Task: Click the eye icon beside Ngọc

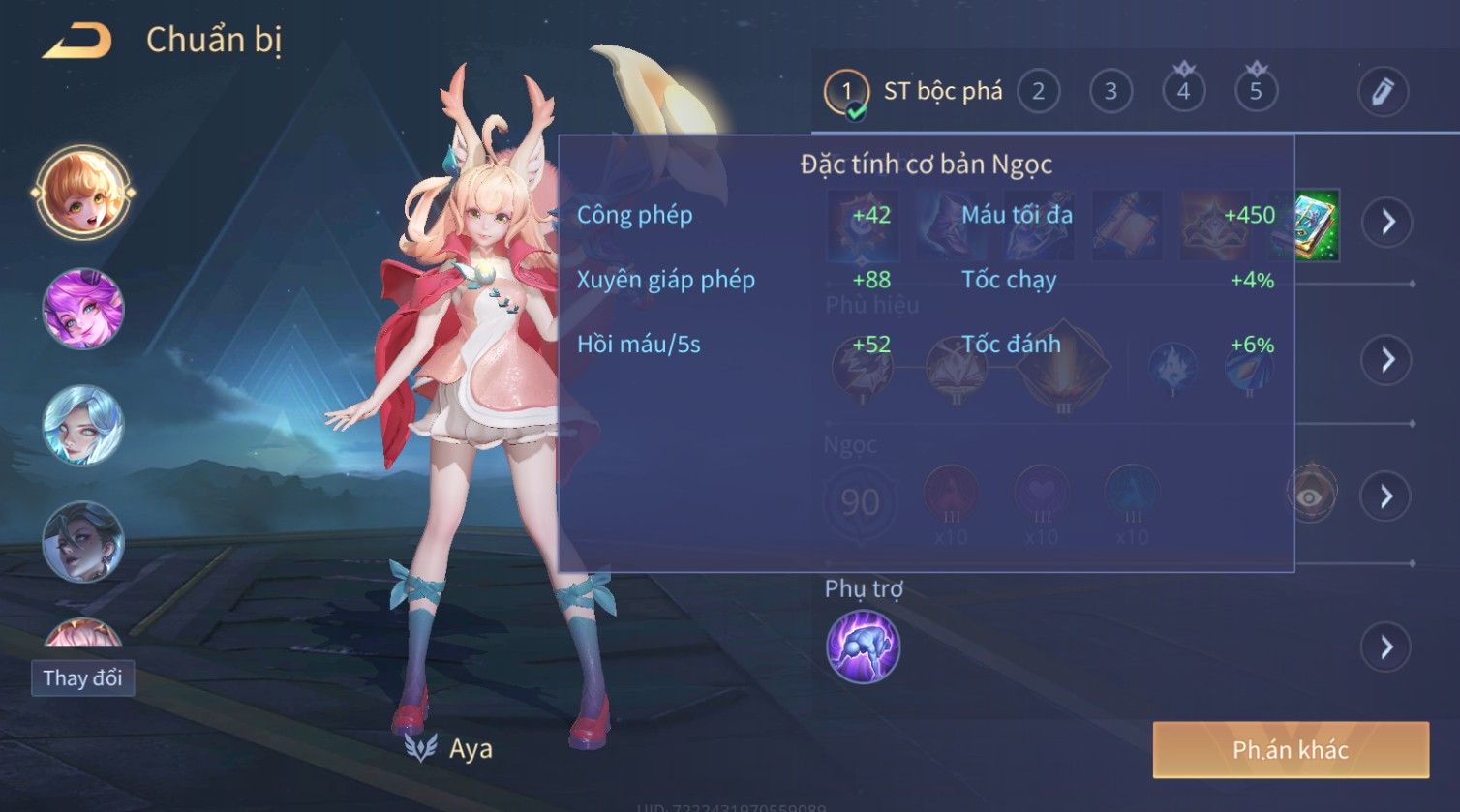Action: (1311, 496)
